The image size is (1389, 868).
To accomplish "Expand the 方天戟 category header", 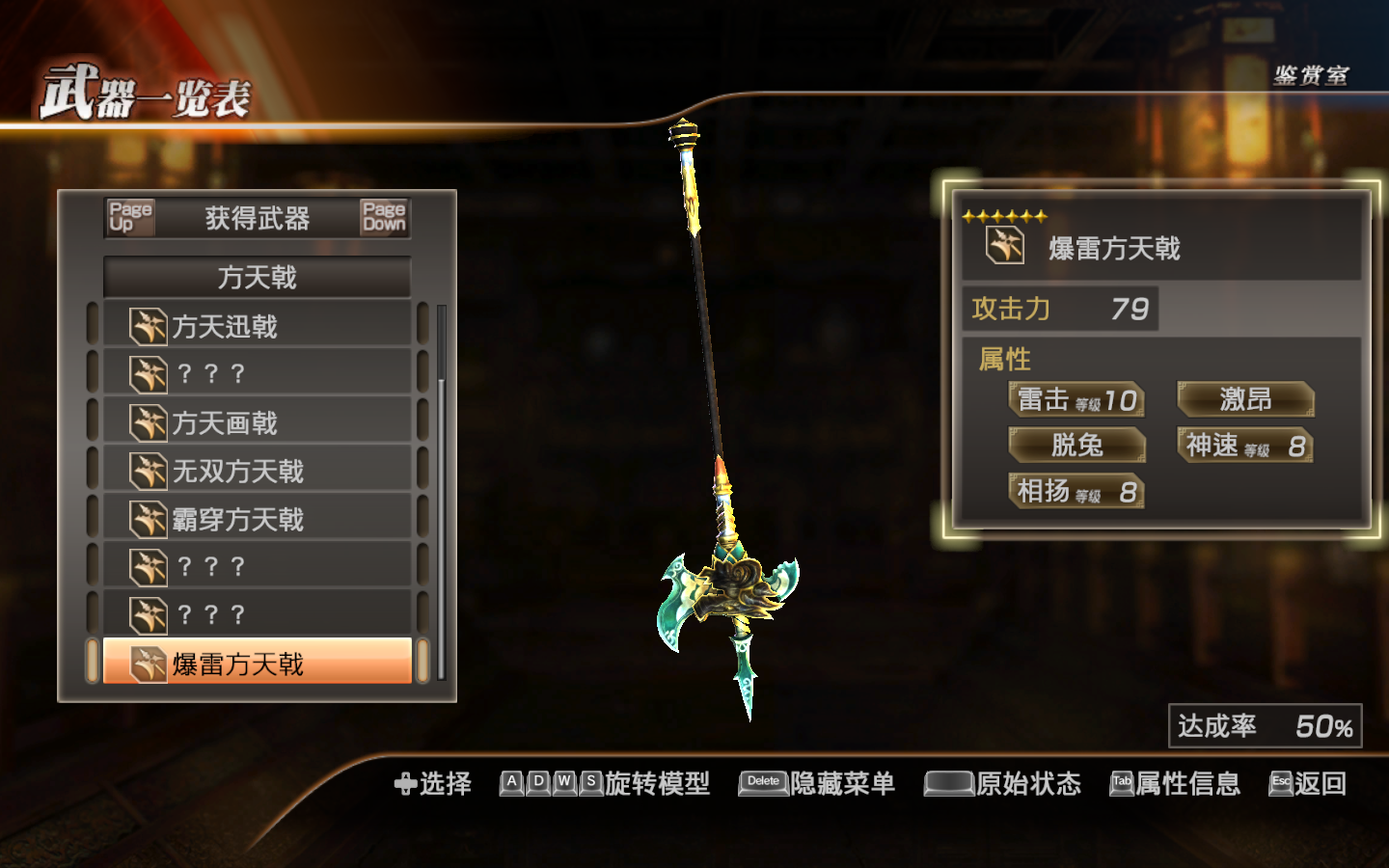I will (257, 277).
